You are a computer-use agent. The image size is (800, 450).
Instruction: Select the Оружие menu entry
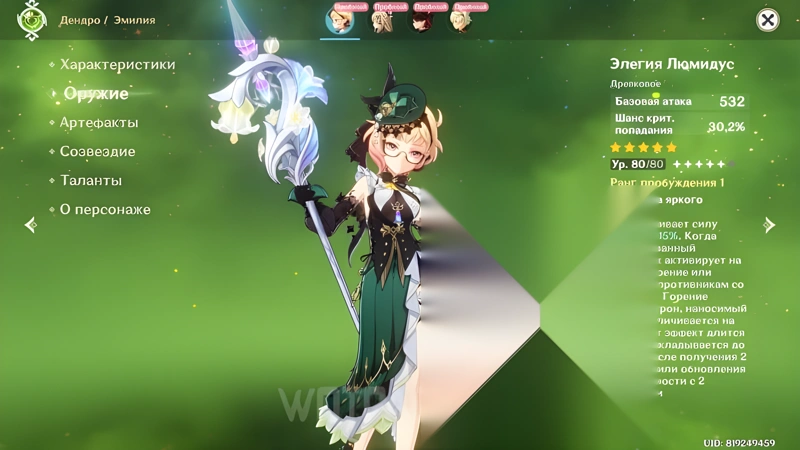pos(96,94)
